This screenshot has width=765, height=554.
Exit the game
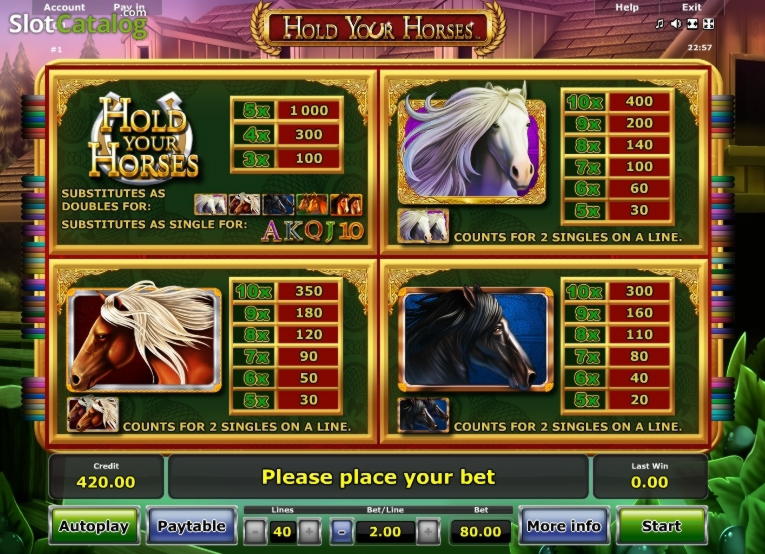tap(691, 7)
